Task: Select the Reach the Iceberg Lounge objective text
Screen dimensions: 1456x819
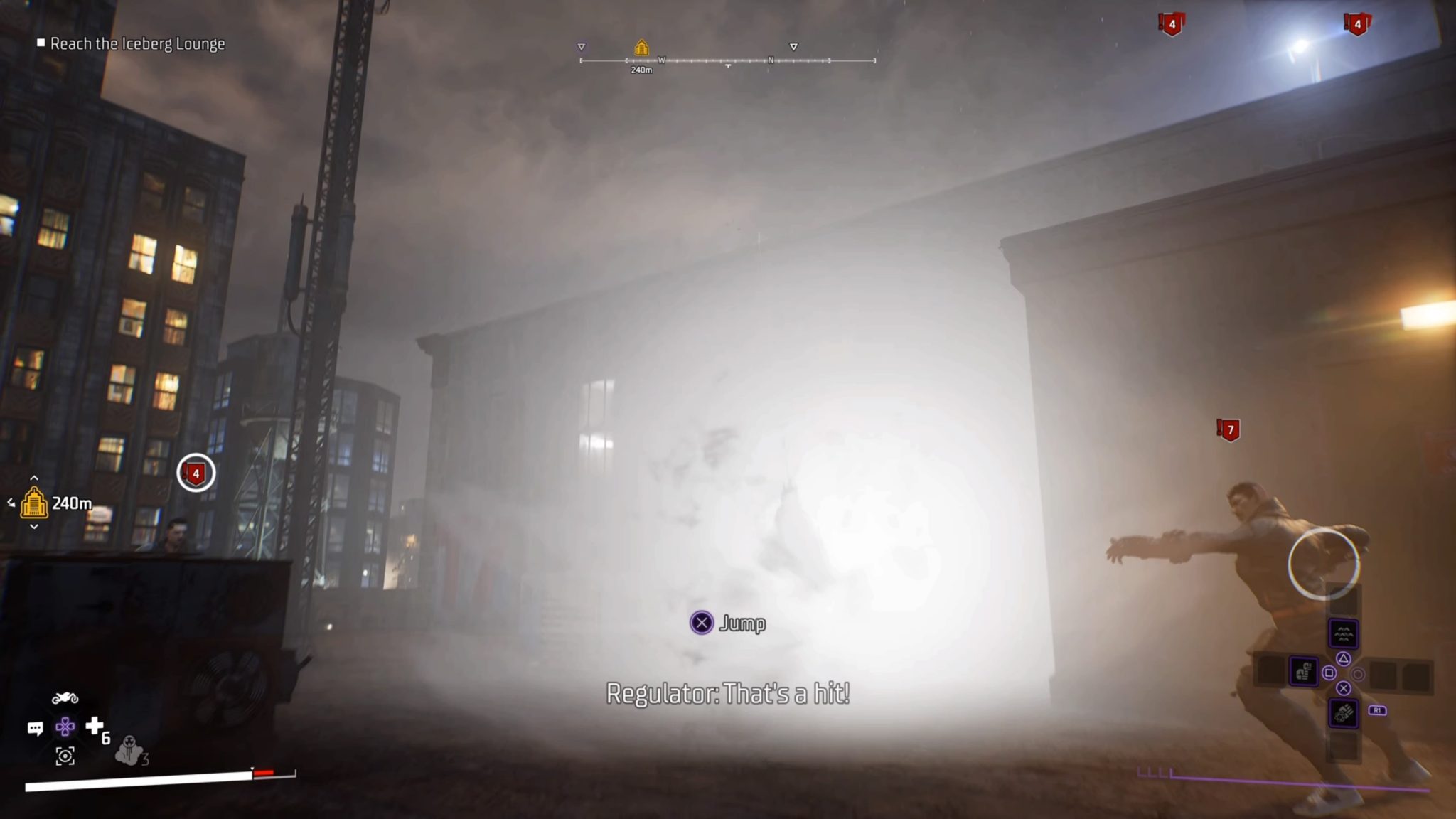Action: coord(137,44)
